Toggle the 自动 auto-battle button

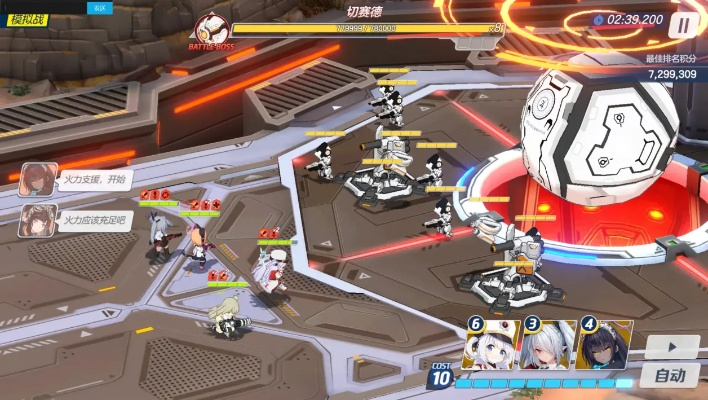pos(671,376)
